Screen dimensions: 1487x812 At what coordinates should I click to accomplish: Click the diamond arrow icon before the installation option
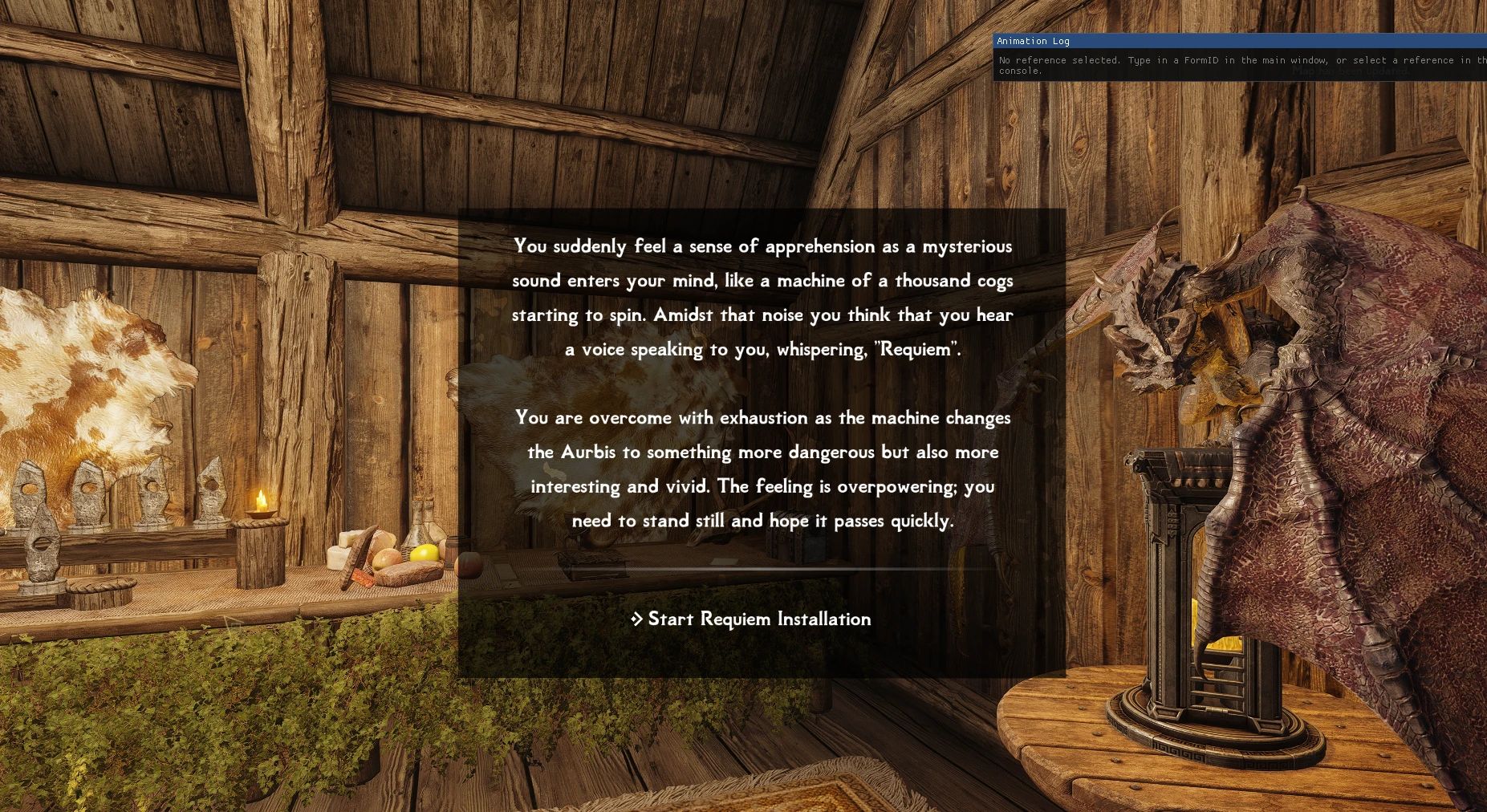tap(637, 619)
